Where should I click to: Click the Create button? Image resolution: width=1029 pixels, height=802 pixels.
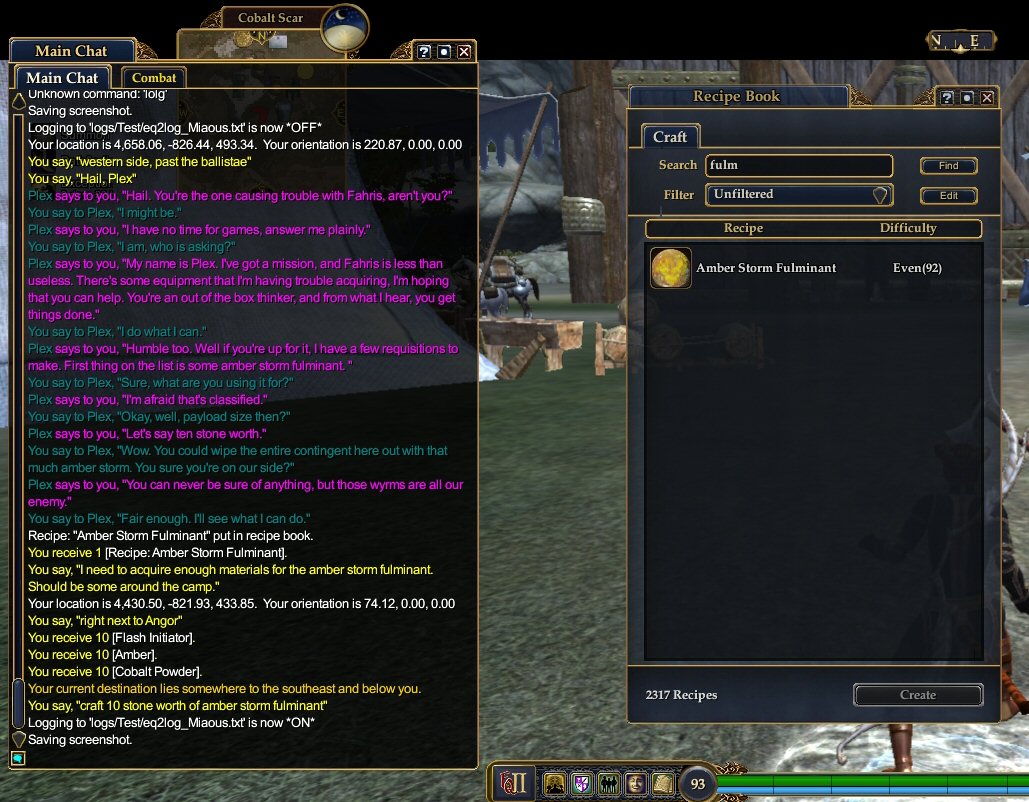(917, 695)
